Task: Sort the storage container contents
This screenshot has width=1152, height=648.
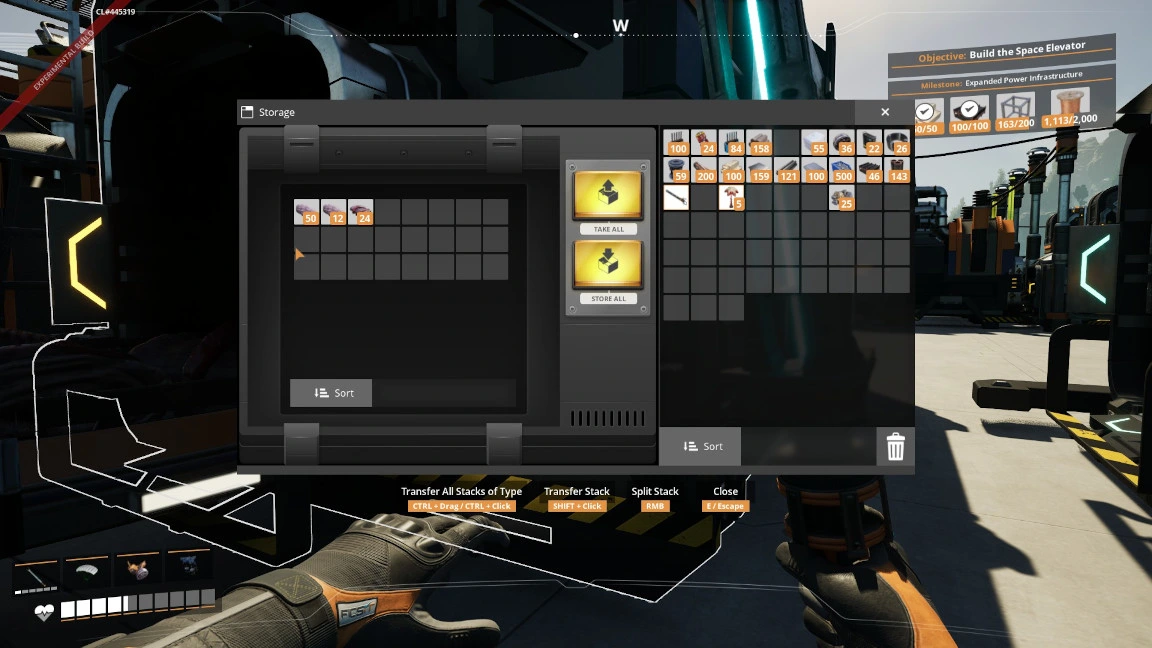Action: (x=331, y=393)
